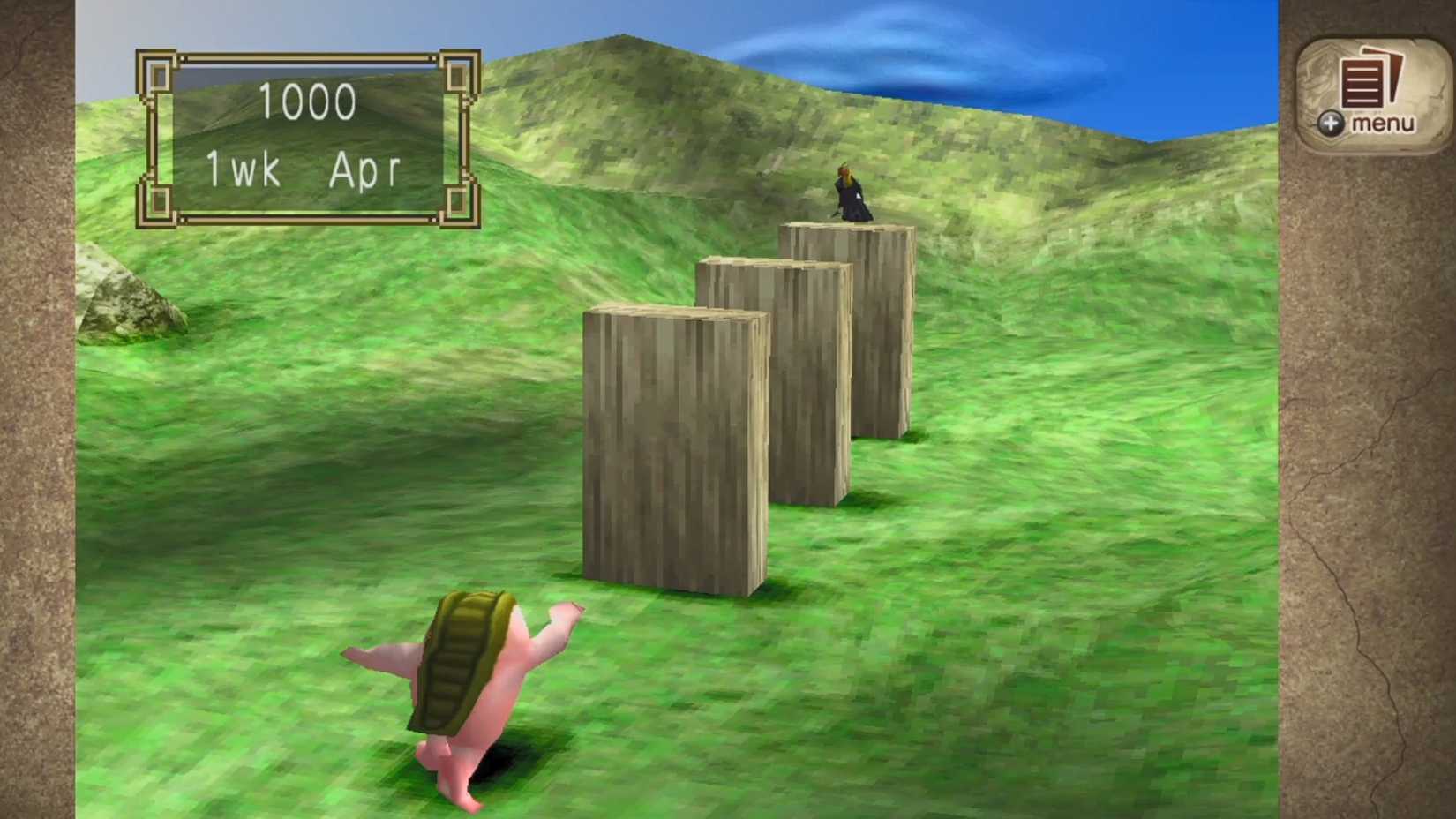Click the gold amount display showing 1000
Image resolution: width=1456 pixels, height=819 pixels.
(x=308, y=101)
